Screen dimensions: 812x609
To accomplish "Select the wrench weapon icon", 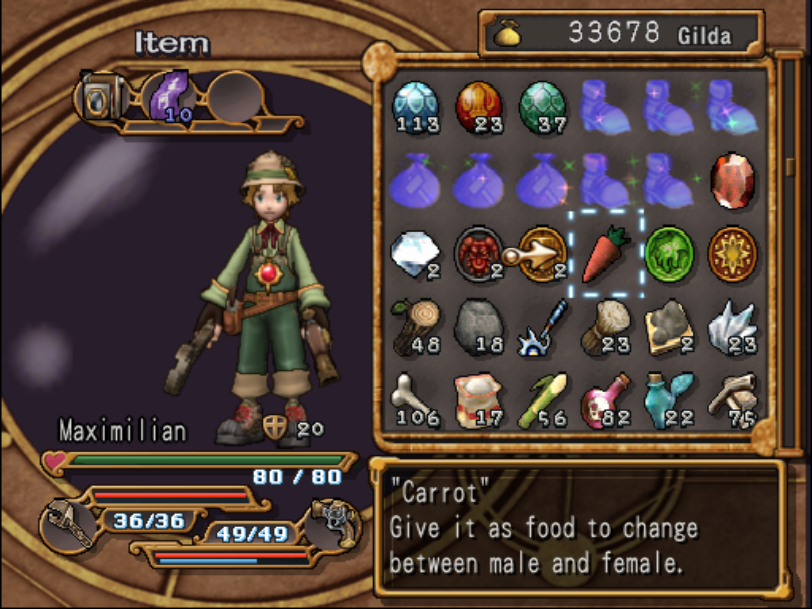I will tap(71, 523).
